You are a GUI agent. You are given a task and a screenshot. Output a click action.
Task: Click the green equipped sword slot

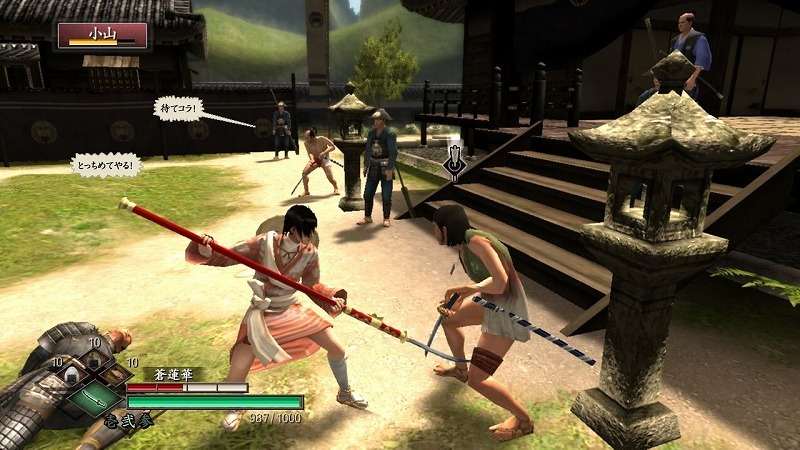[93, 400]
